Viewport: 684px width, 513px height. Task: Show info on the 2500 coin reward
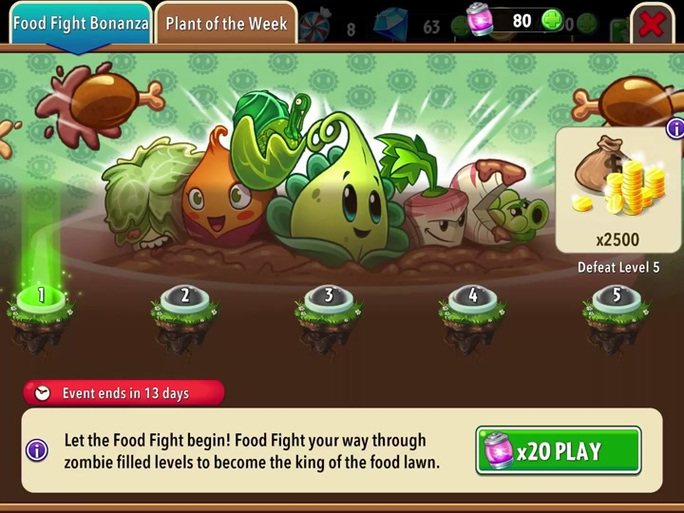tap(675, 128)
